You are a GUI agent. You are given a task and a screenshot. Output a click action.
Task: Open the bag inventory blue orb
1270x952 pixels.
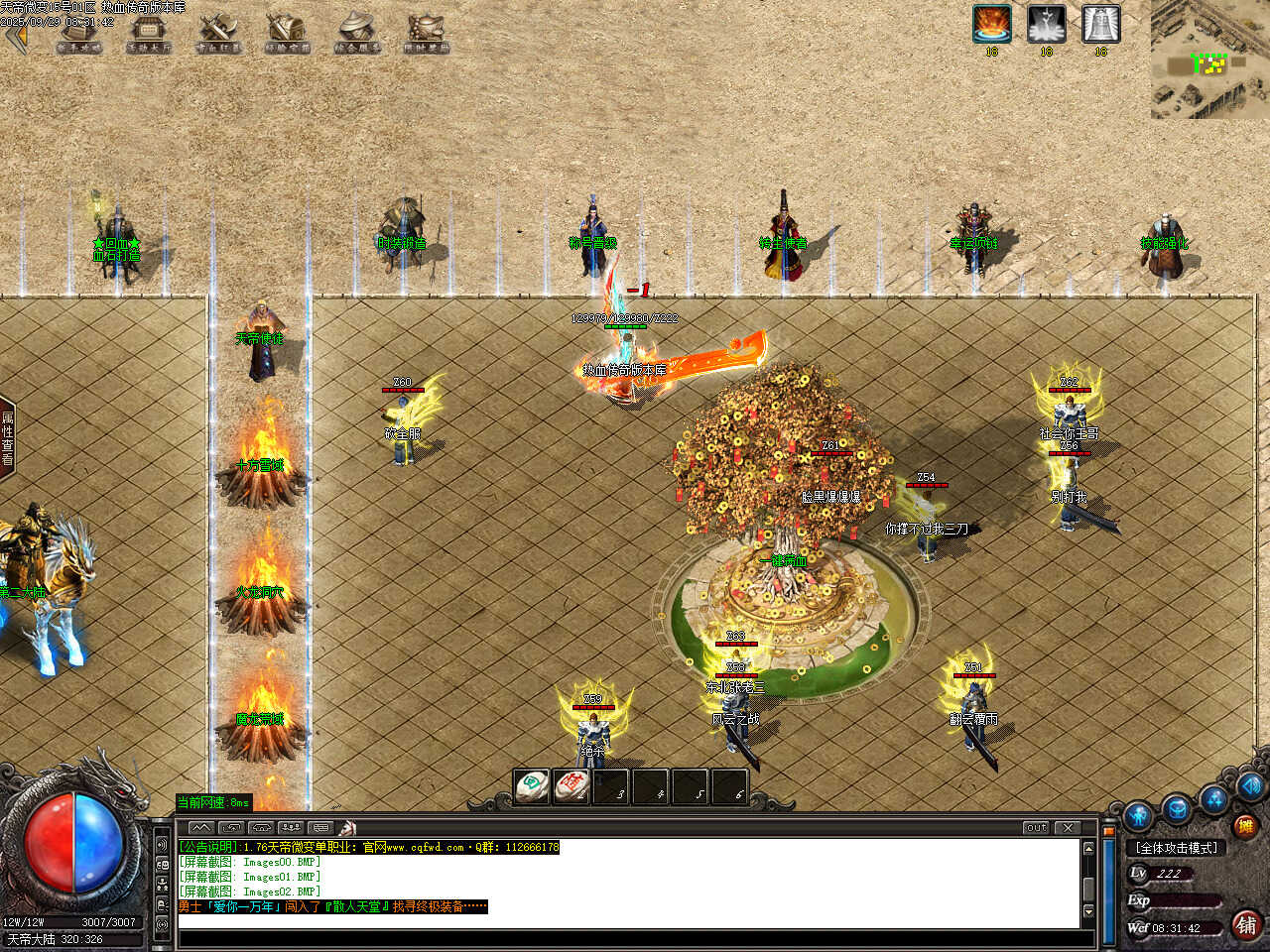pos(1177,807)
